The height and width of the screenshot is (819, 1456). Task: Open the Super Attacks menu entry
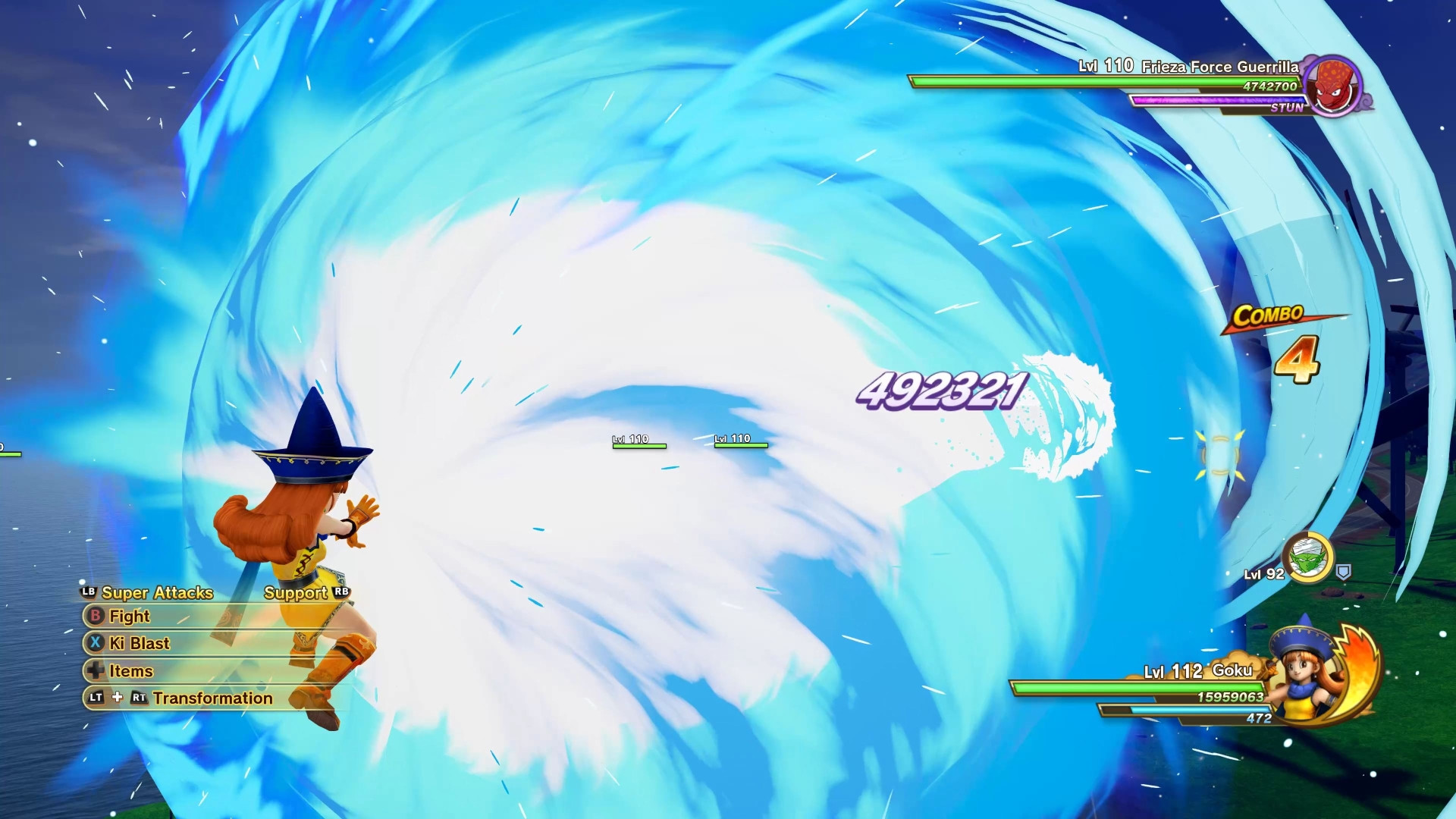pos(158,592)
